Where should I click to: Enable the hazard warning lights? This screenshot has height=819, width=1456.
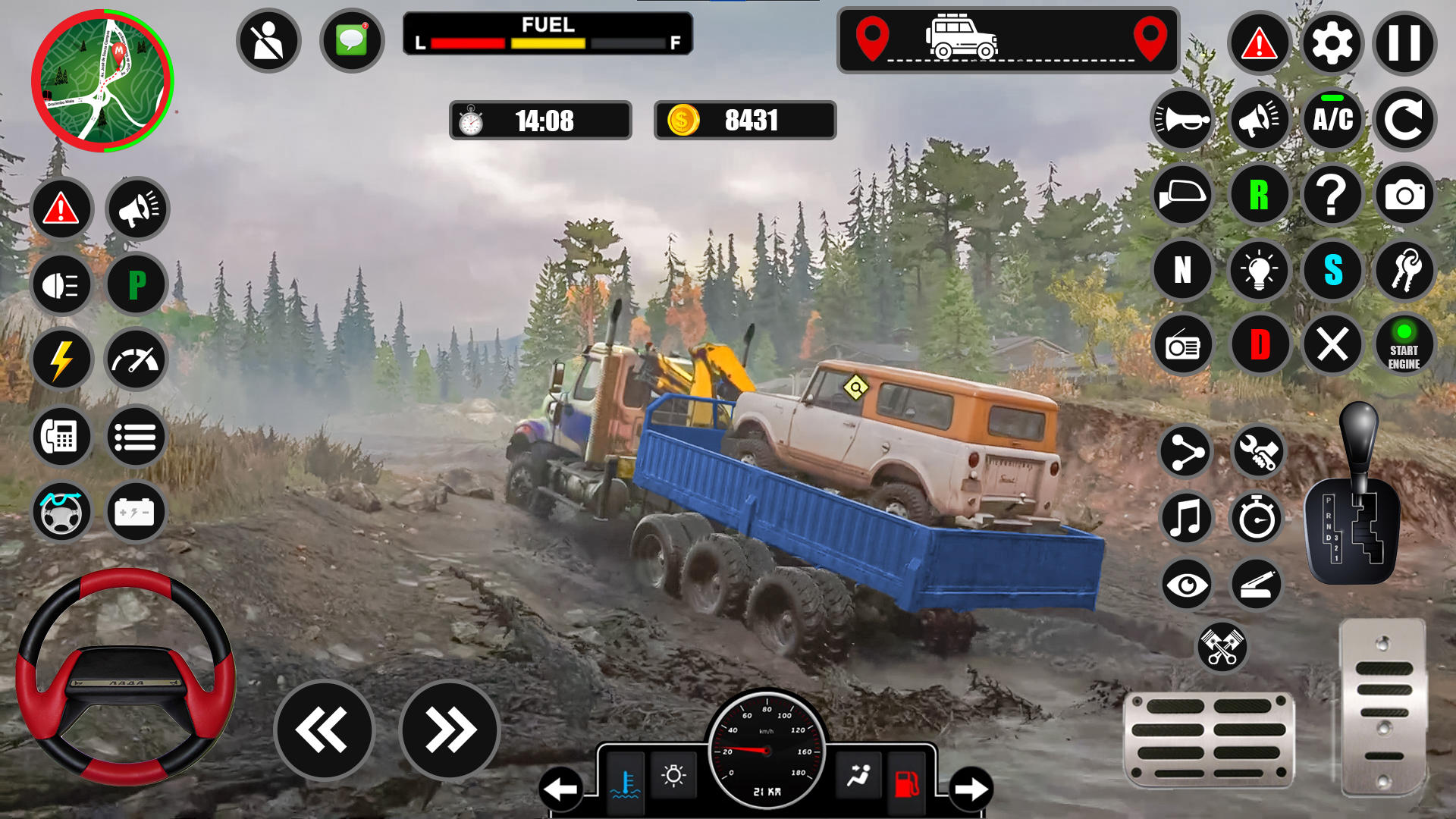(61, 209)
